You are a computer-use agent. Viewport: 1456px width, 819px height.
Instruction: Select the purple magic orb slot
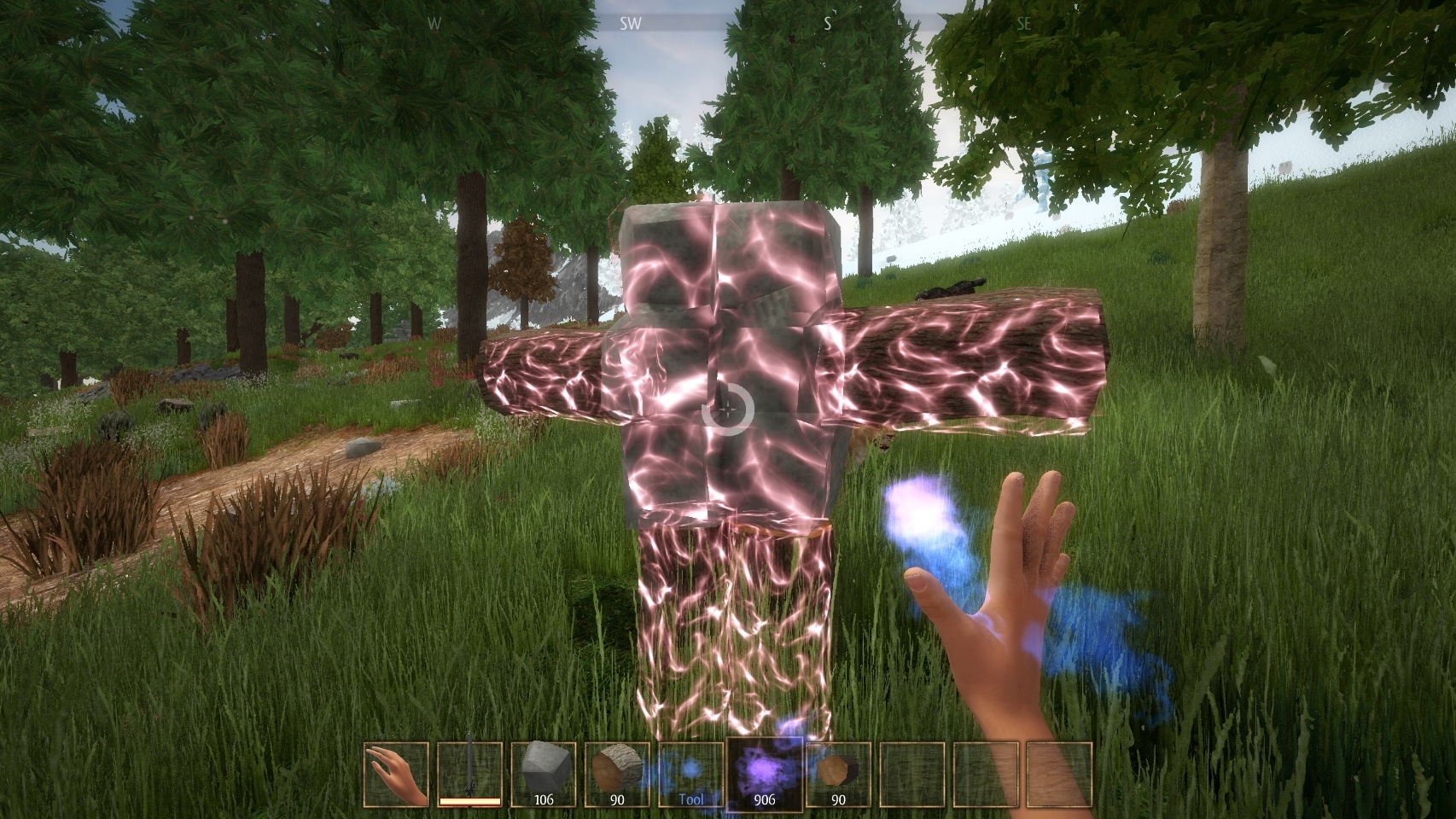(x=764, y=775)
